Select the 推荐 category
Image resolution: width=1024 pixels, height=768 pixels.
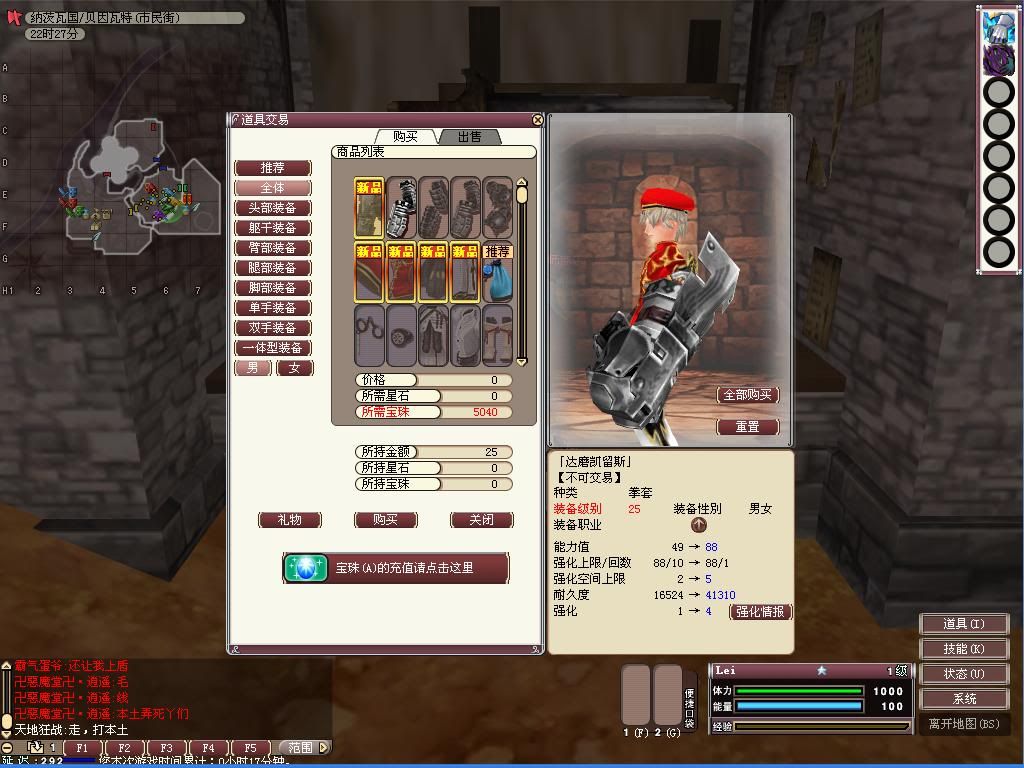point(272,168)
